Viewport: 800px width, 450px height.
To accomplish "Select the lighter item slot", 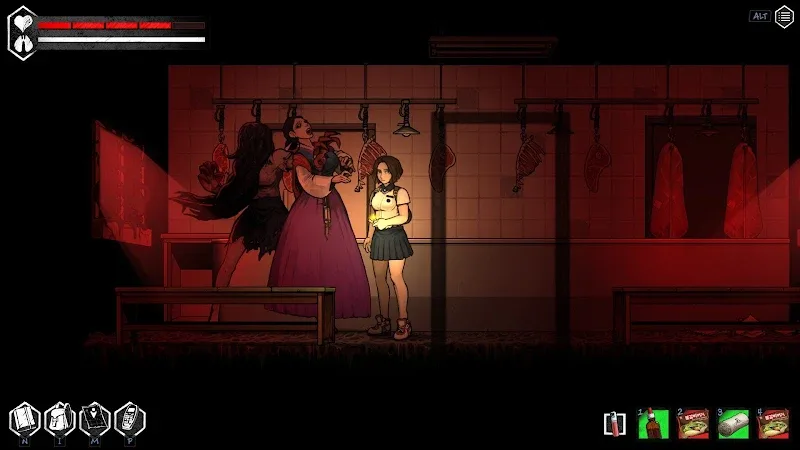I will [x=611, y=423].
